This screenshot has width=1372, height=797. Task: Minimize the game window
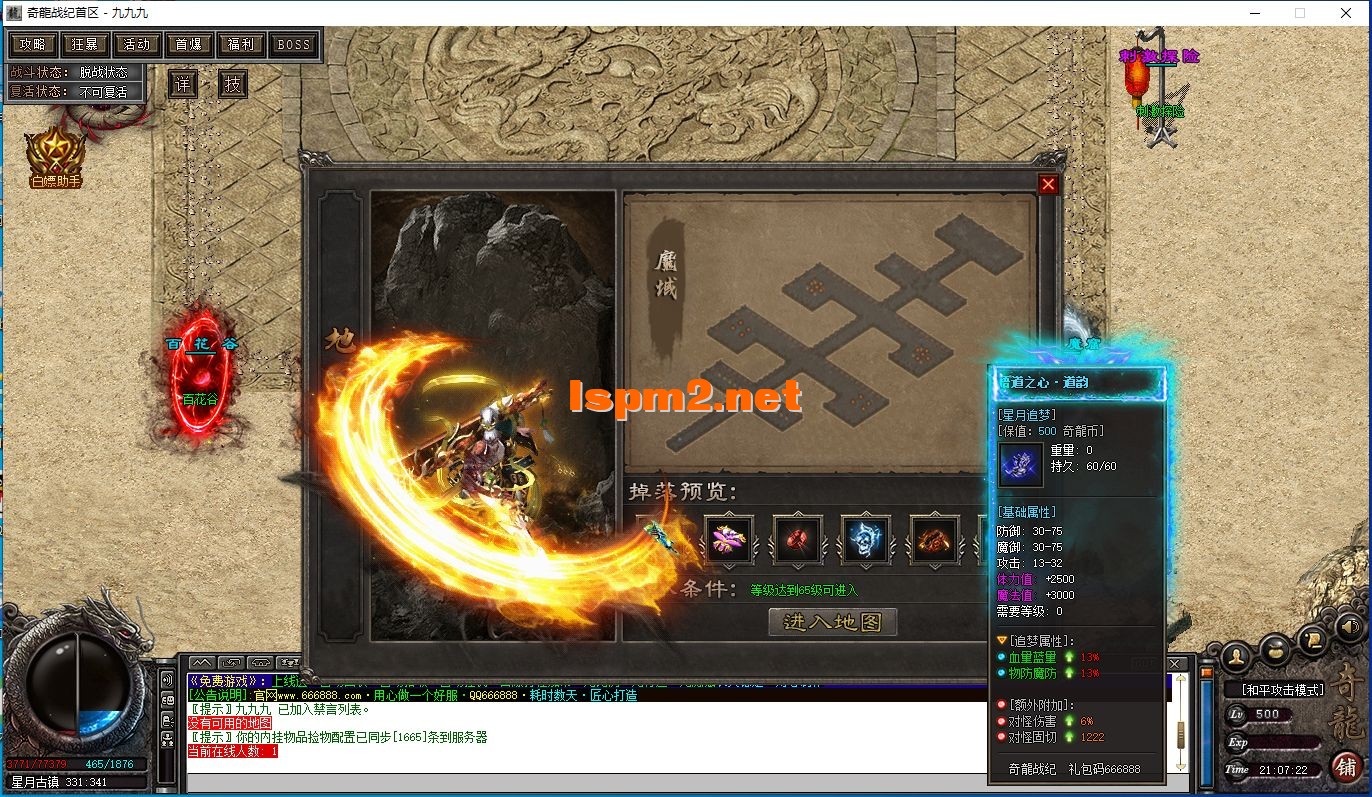click(1254, 13)
